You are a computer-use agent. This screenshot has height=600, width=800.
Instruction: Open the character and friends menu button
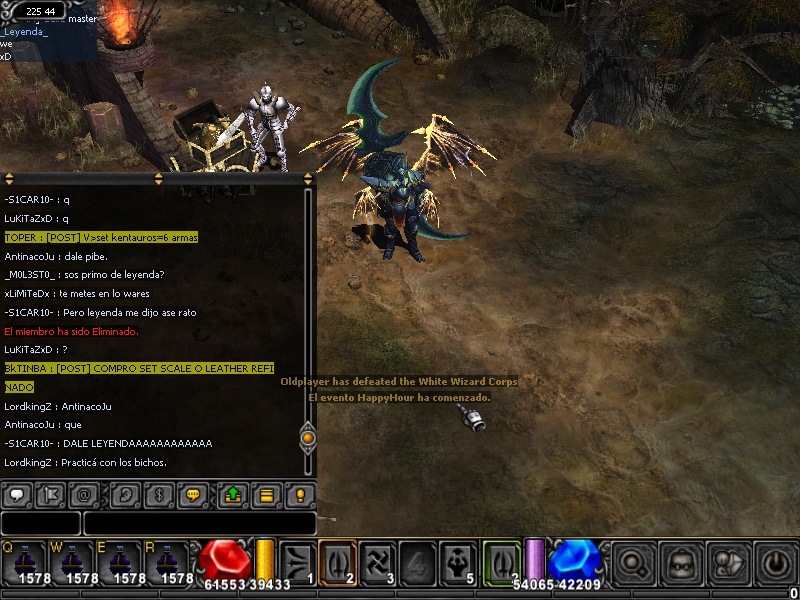point(729,561)
